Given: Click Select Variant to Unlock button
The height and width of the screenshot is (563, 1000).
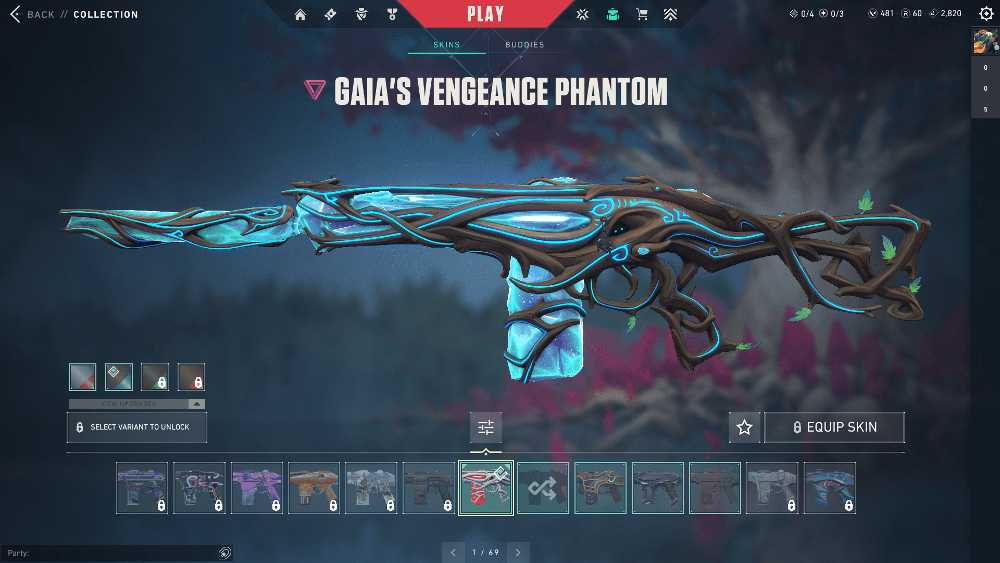Looking at the screenshot, I should (x=137, y=427).
